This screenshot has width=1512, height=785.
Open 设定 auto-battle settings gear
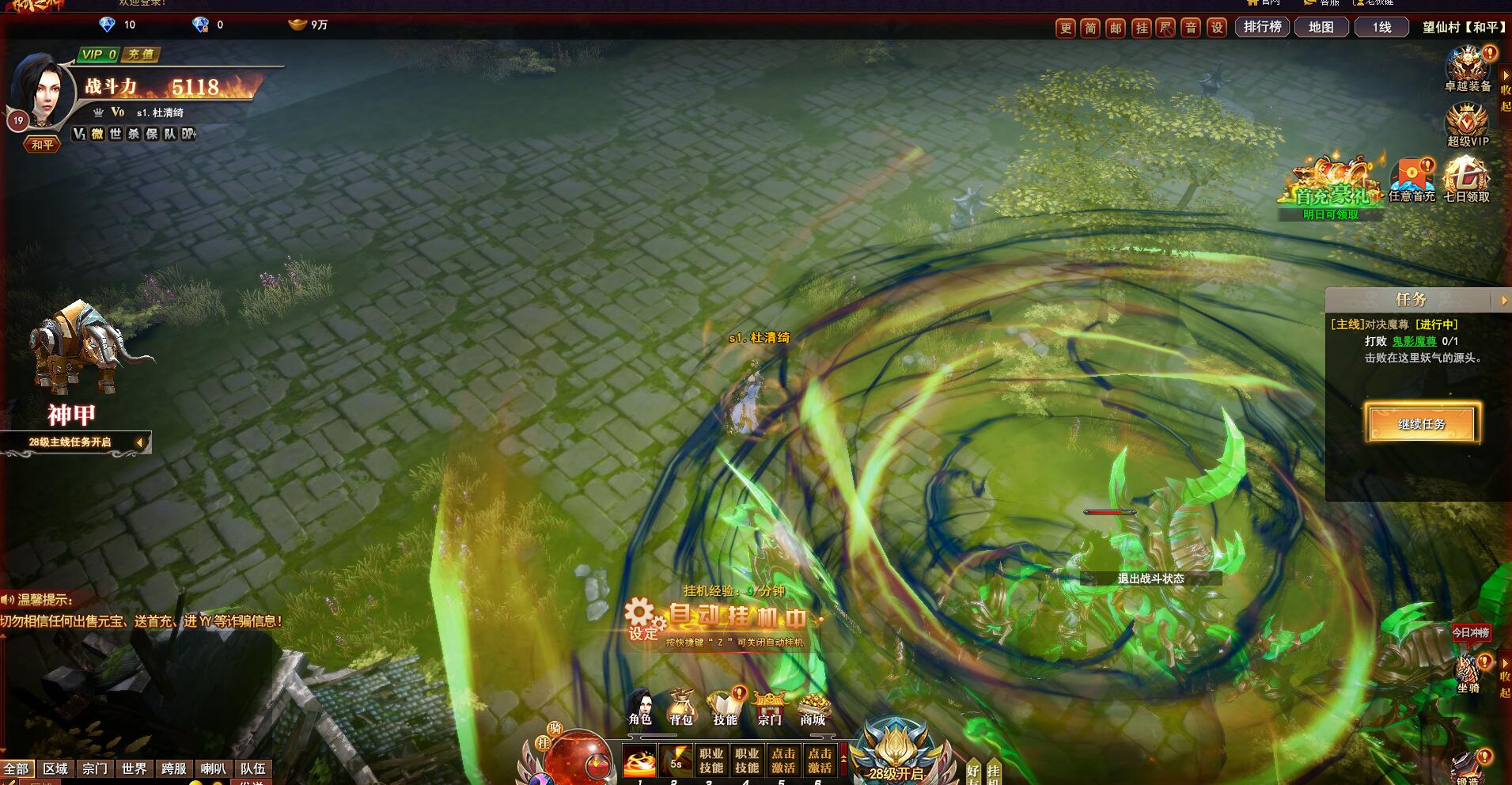(x=642, y=619)
